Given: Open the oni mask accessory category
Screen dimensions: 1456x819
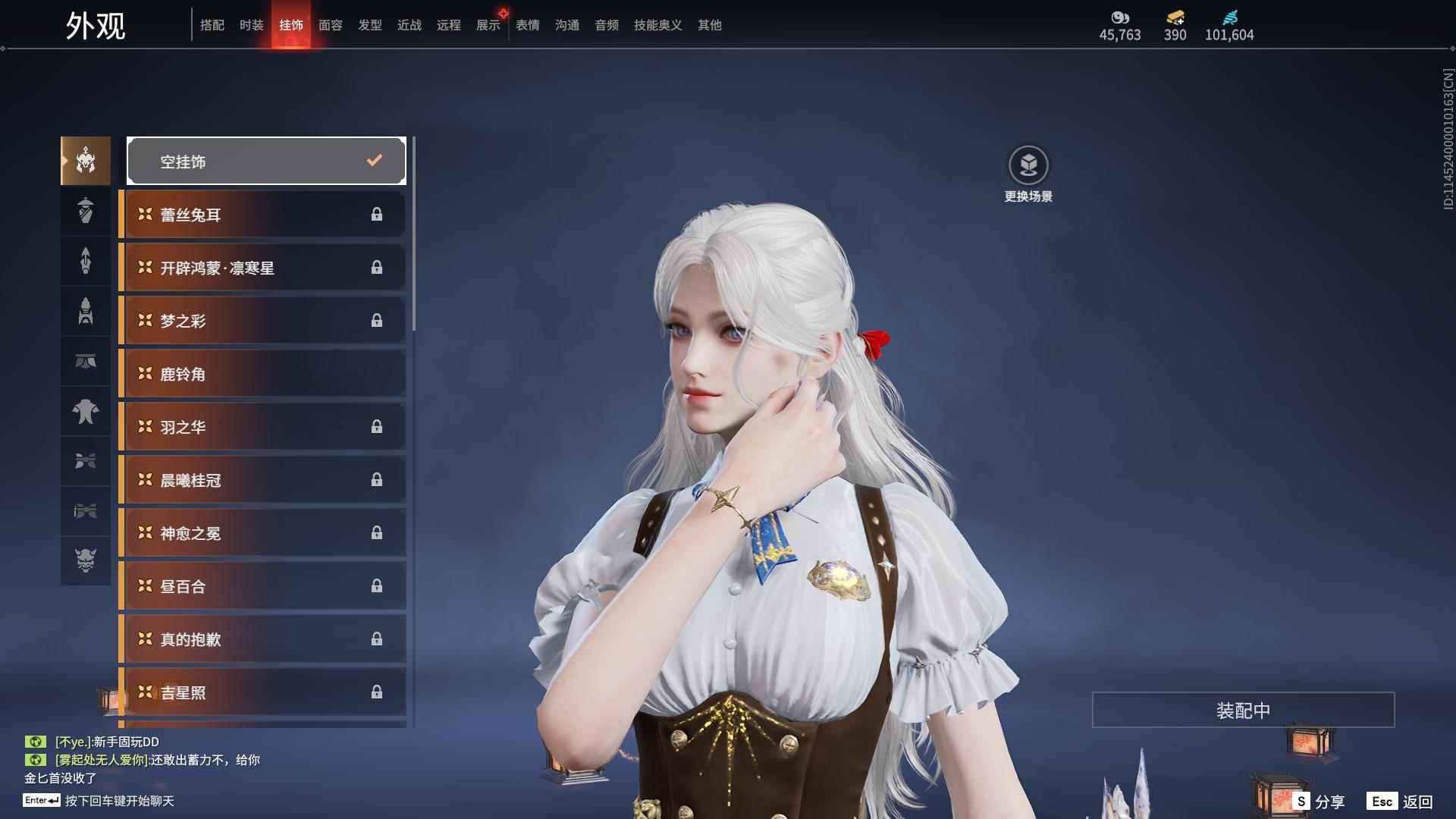Looking at the screenshot, I should (86, 560).
